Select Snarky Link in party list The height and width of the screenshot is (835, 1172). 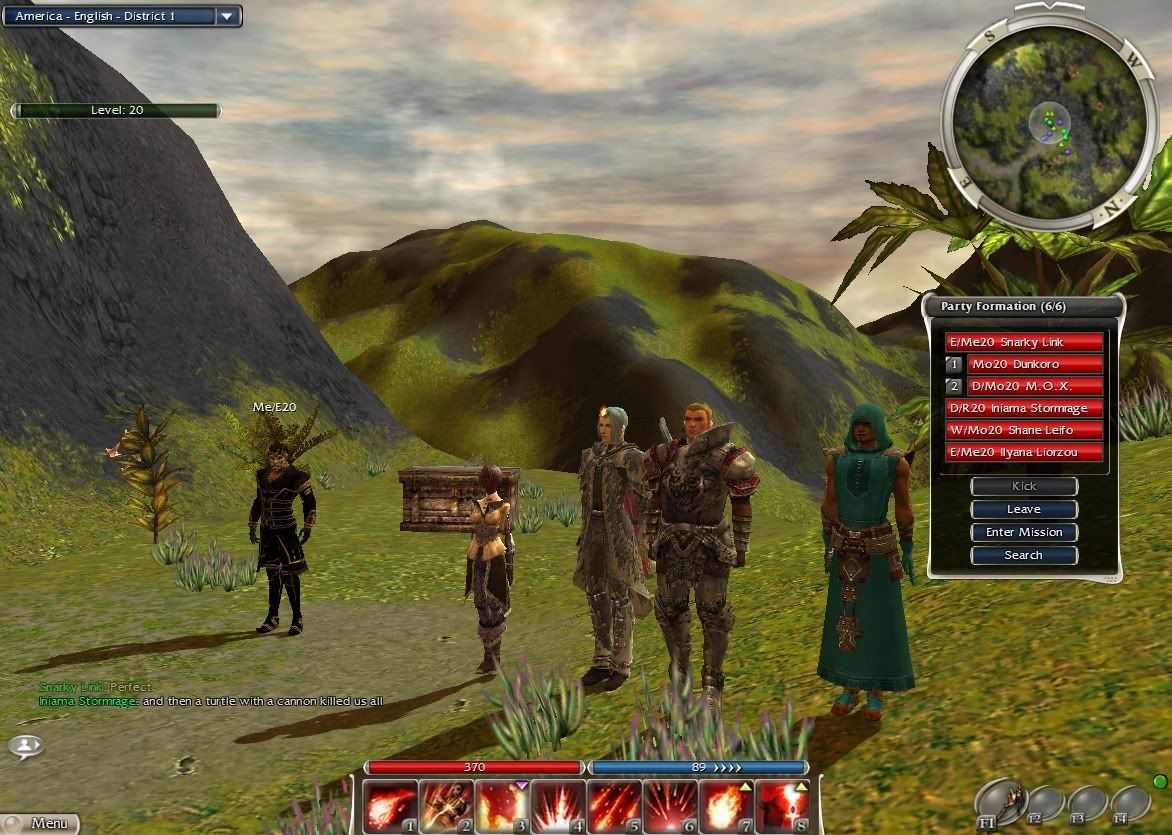pyautogui.click(x=1023, y=342)
